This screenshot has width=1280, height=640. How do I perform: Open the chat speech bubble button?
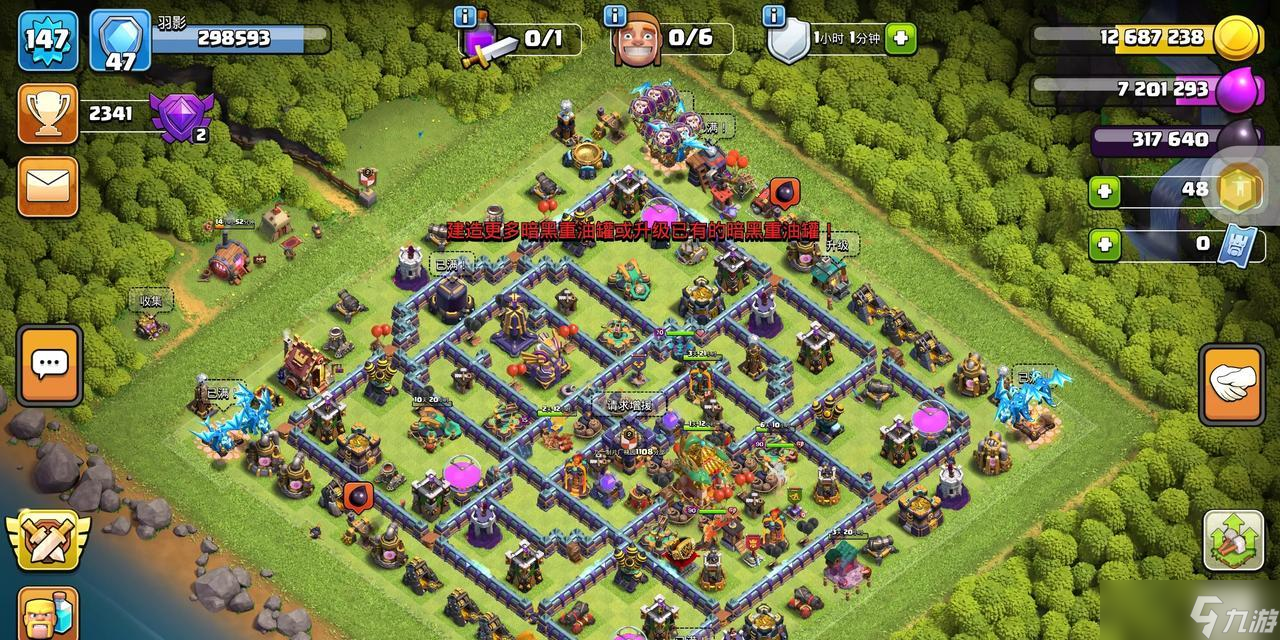coord(49,365)
